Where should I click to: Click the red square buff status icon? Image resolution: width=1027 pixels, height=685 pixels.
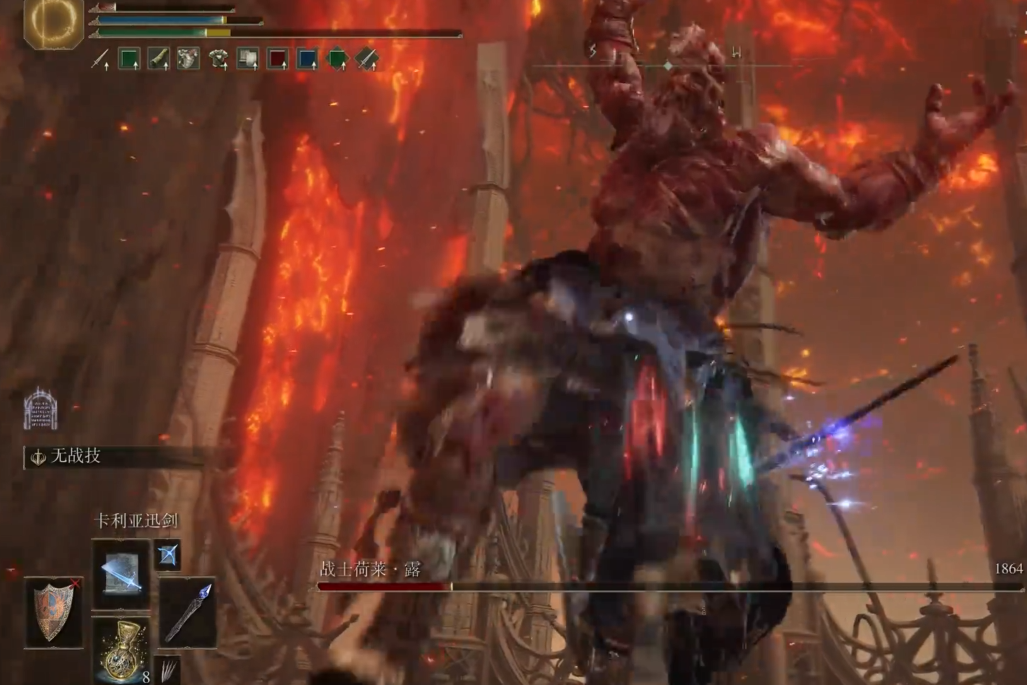coord(278,60)
